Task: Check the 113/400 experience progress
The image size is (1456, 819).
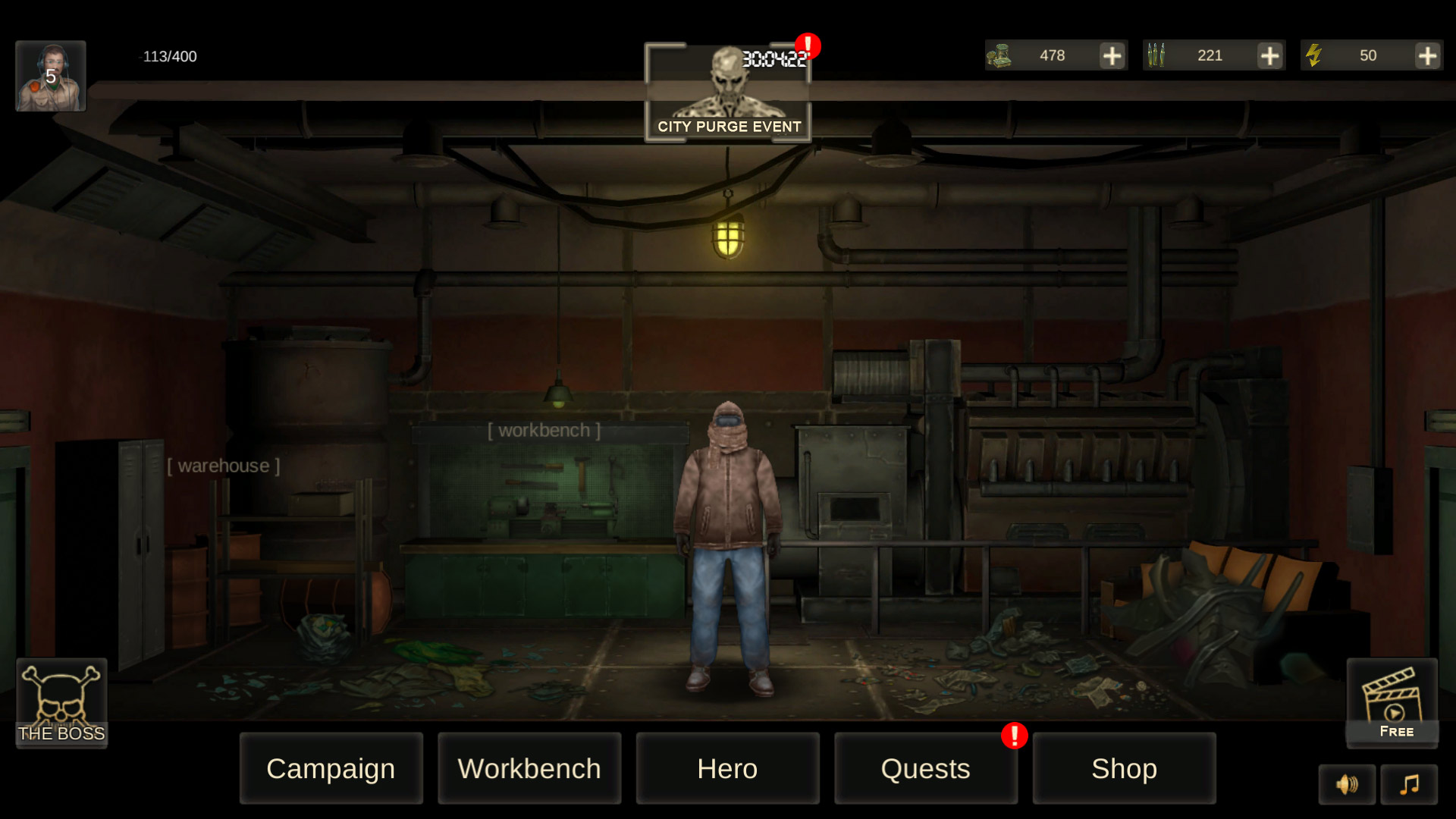Action: [x=168, y=56]
